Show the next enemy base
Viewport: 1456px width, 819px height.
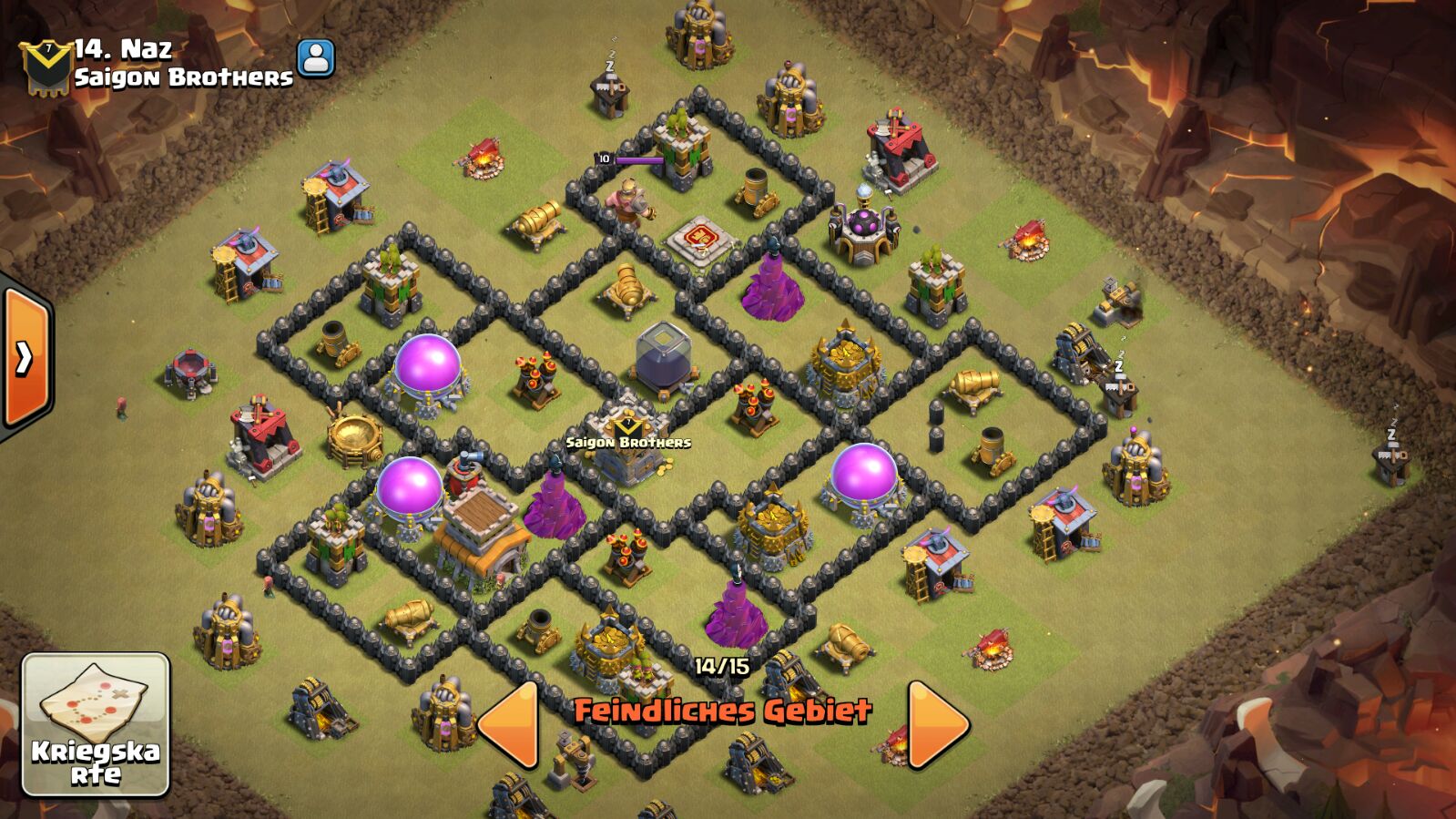click(x=938, y=723)
